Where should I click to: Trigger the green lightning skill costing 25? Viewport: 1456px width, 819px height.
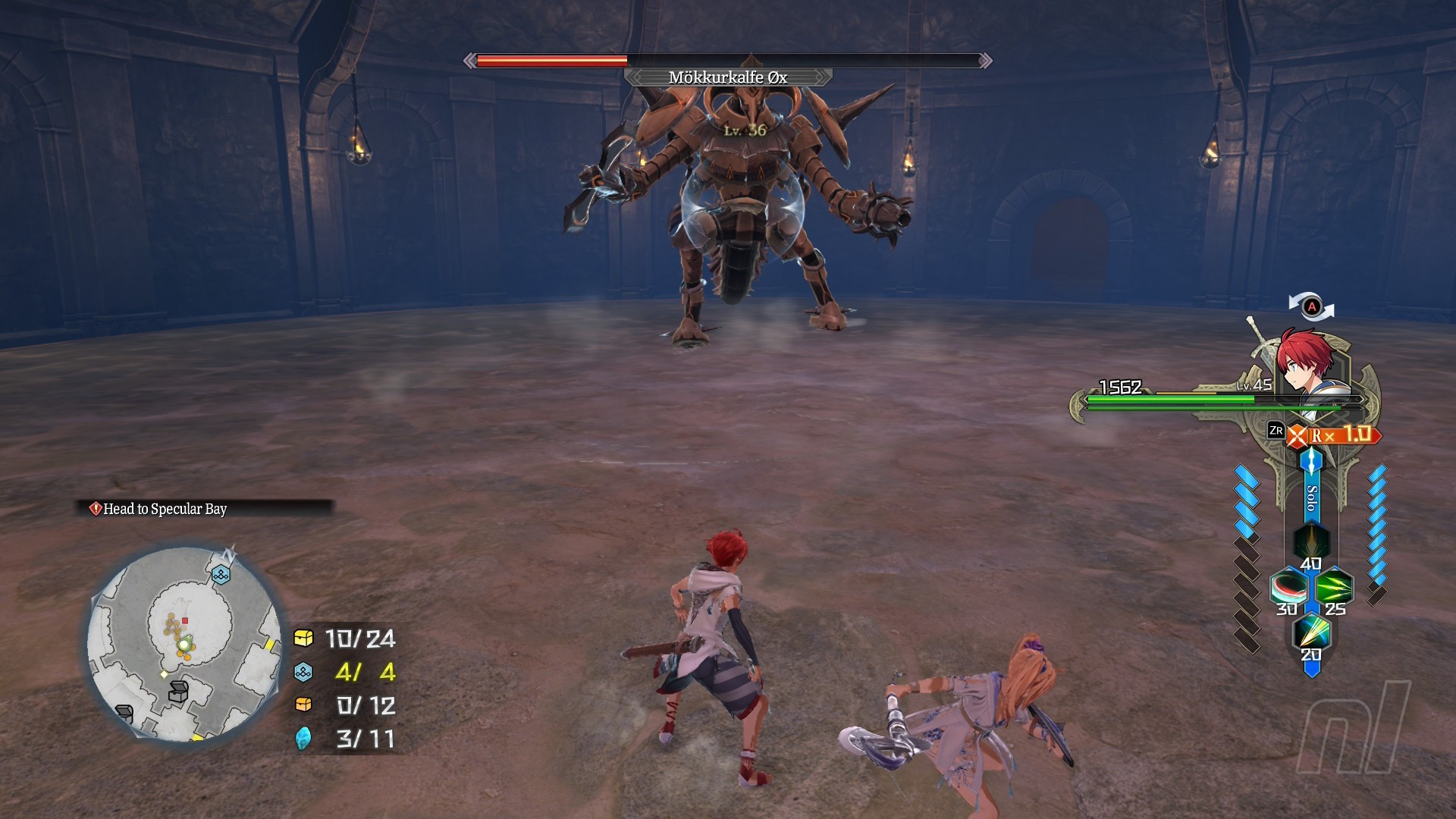coord(1334,588)
